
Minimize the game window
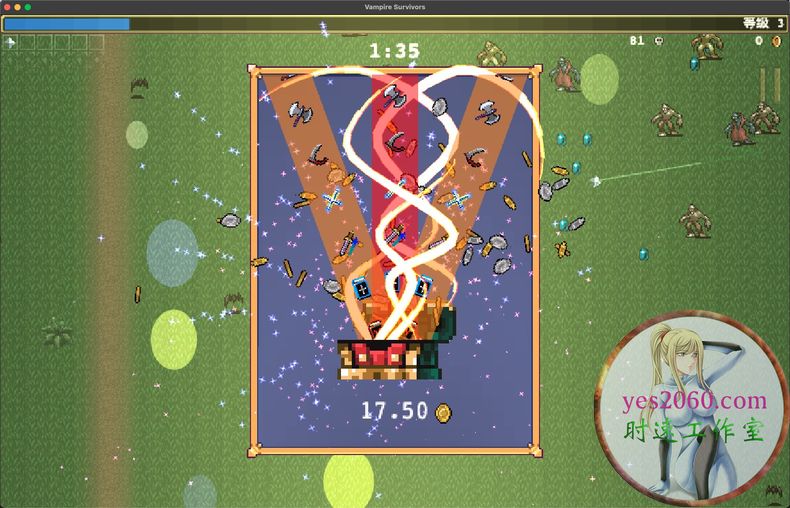(x=17, y=7)
